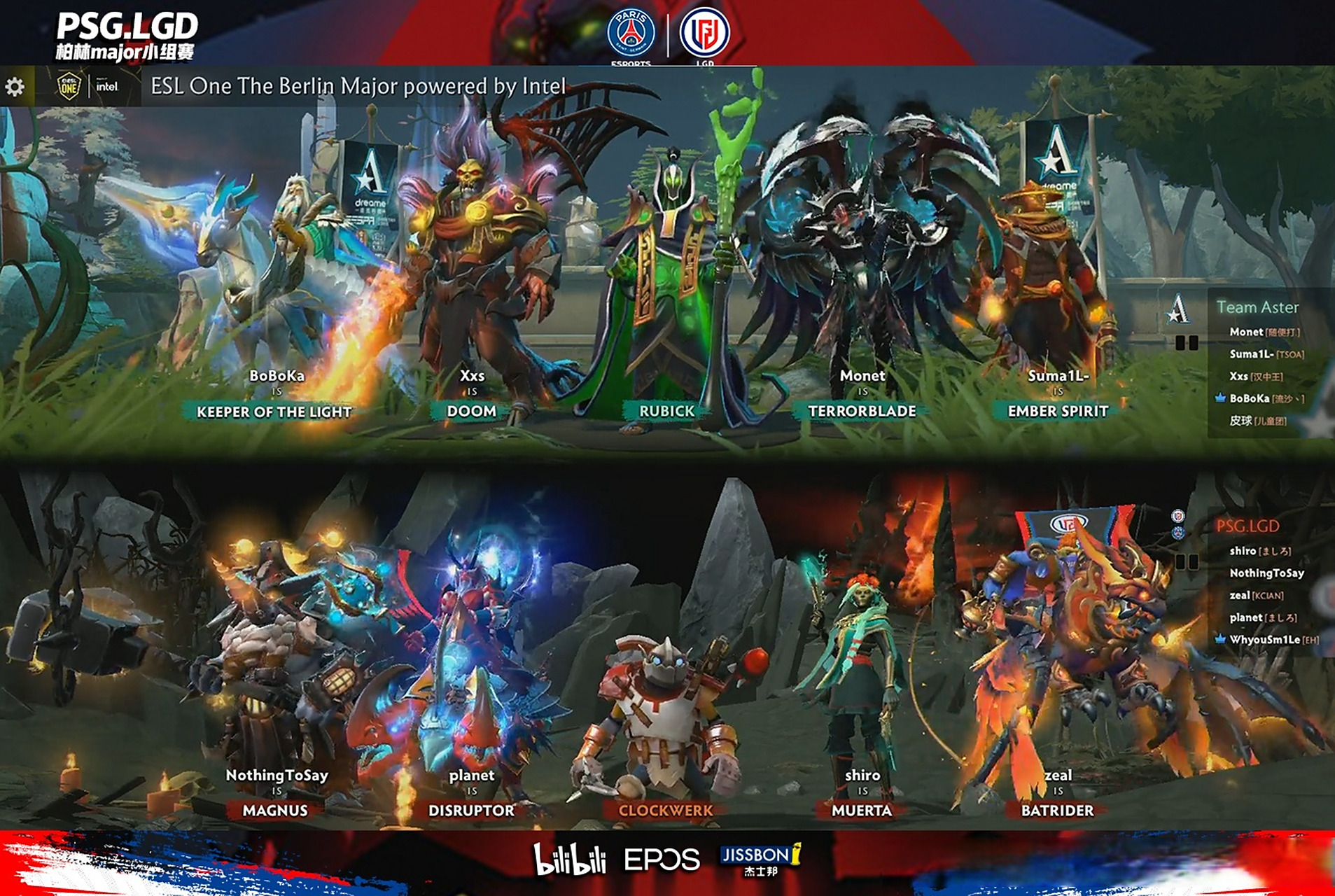The image size is (1335, 896).
Task: Click the Team Aster header in the roster panel
Action: click(x=1257, y=307)
